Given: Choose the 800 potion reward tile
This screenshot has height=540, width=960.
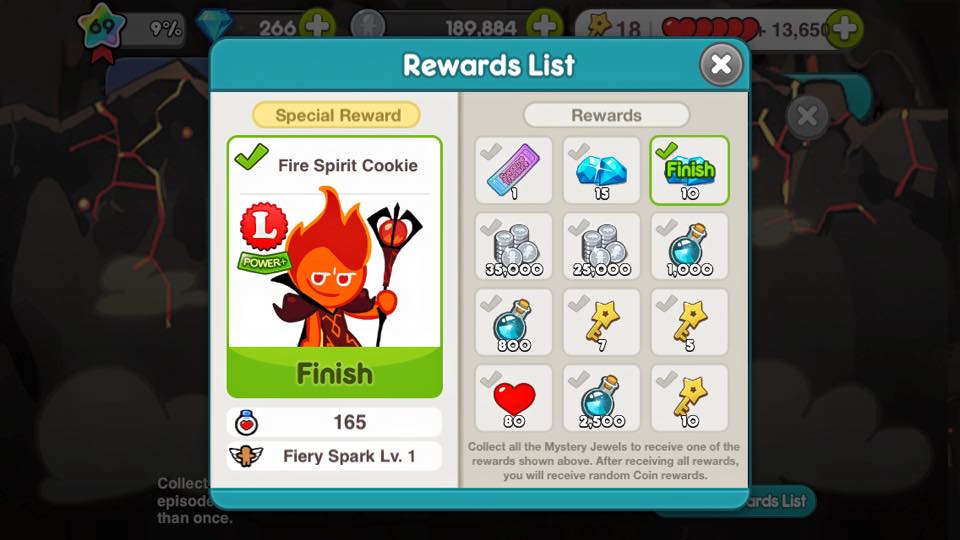Looking at the screenshot, I should (x=513, y=322).
